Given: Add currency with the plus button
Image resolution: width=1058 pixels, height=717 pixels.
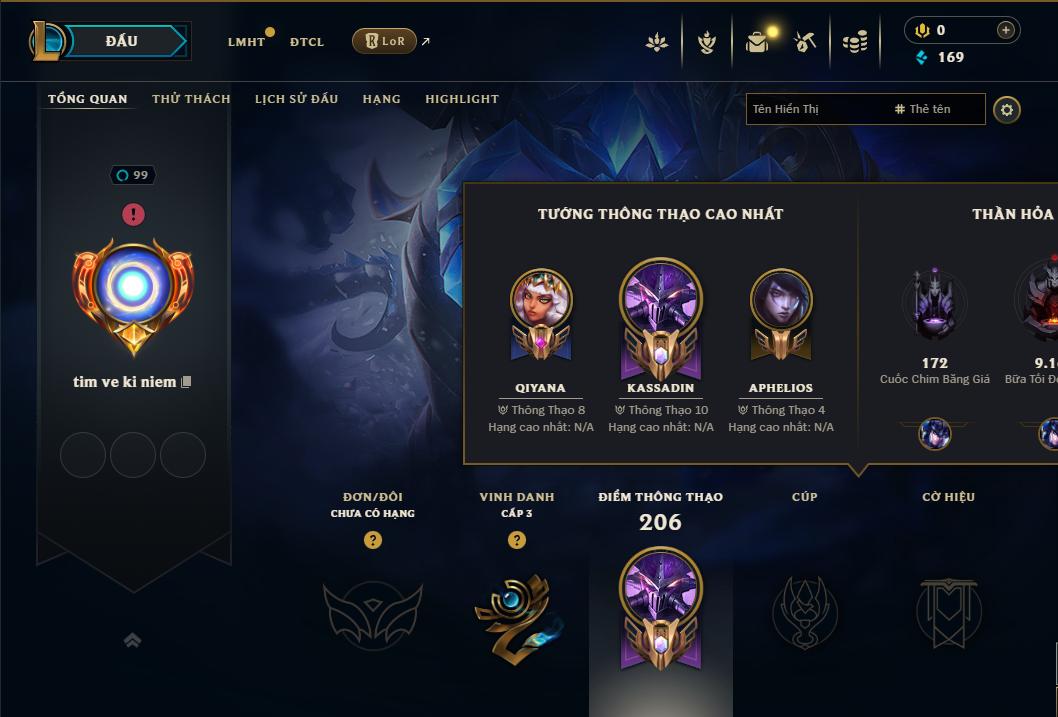Looking at the screenshot, I should (1006, 30).
